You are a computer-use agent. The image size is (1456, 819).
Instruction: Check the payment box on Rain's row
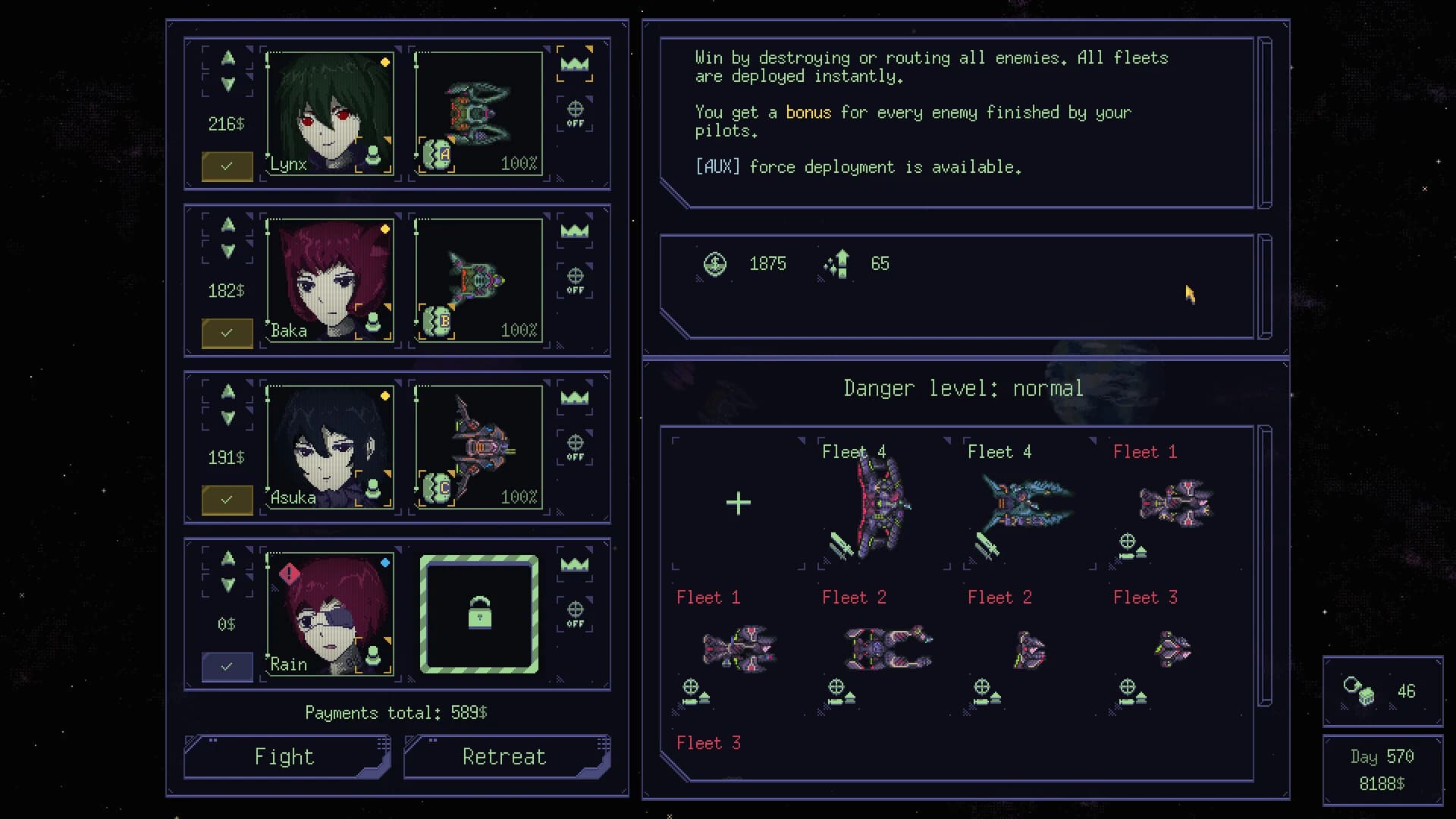click(227, 667)
